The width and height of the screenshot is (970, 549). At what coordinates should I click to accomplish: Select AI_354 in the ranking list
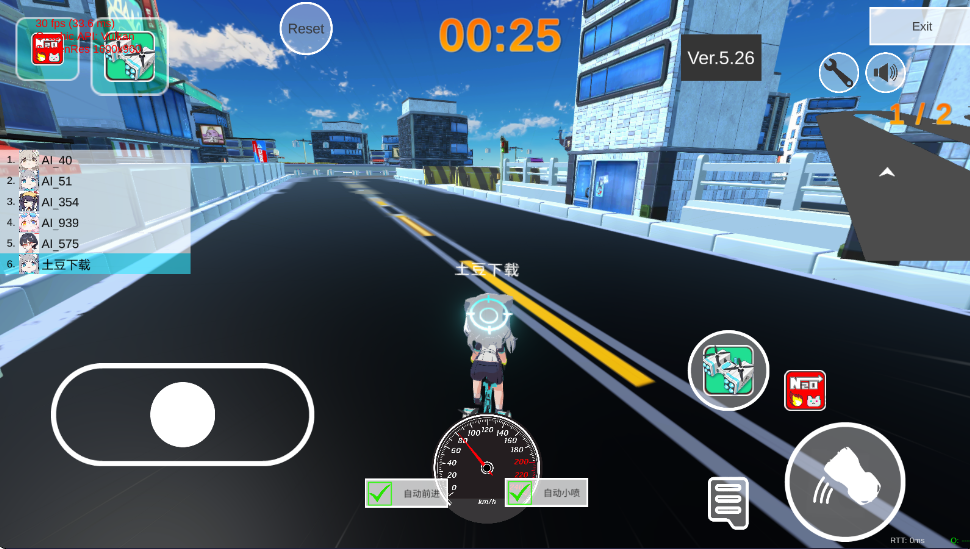[x=96, y=202]
